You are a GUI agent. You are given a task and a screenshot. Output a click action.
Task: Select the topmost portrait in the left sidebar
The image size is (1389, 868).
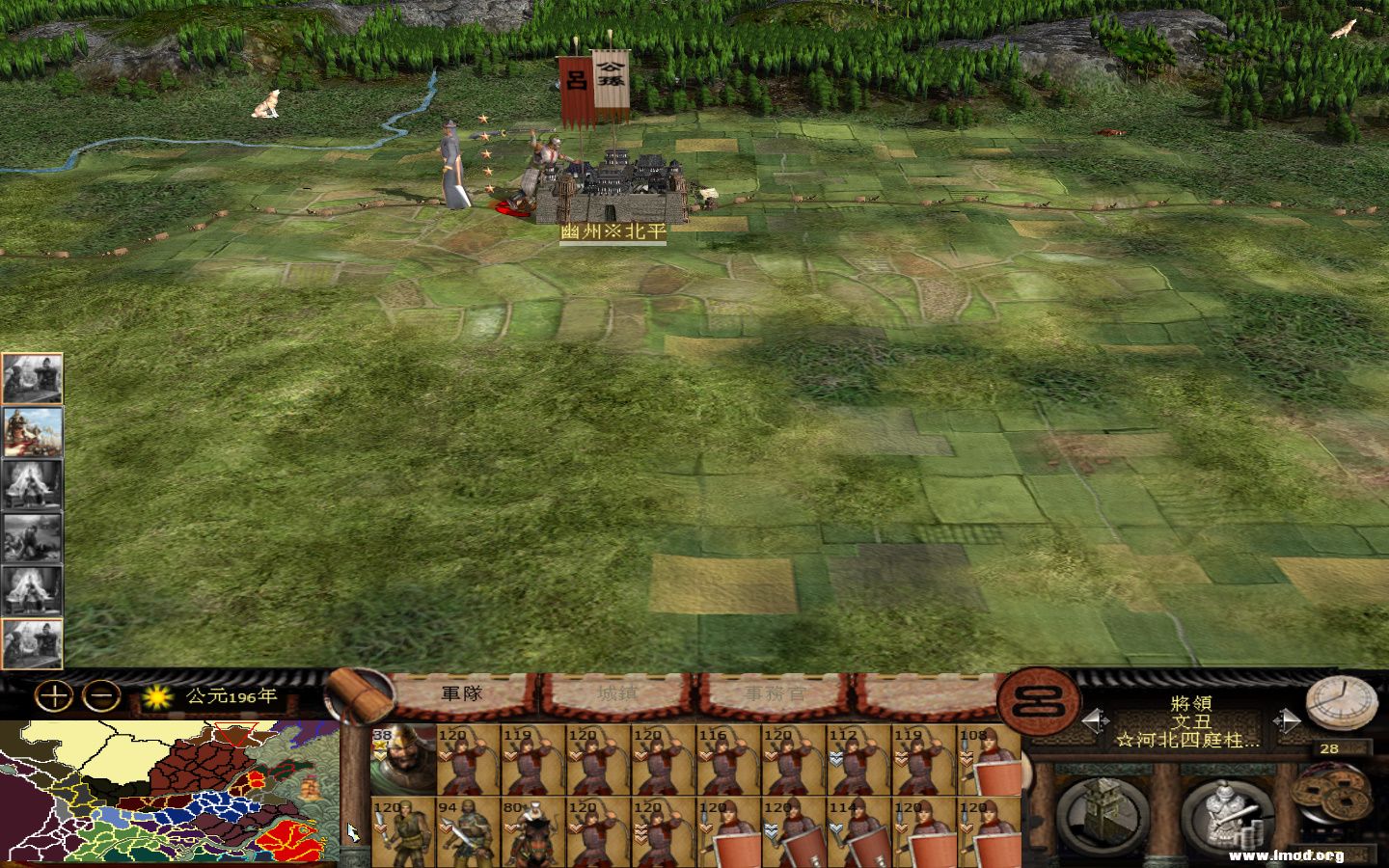pos(34,378)
